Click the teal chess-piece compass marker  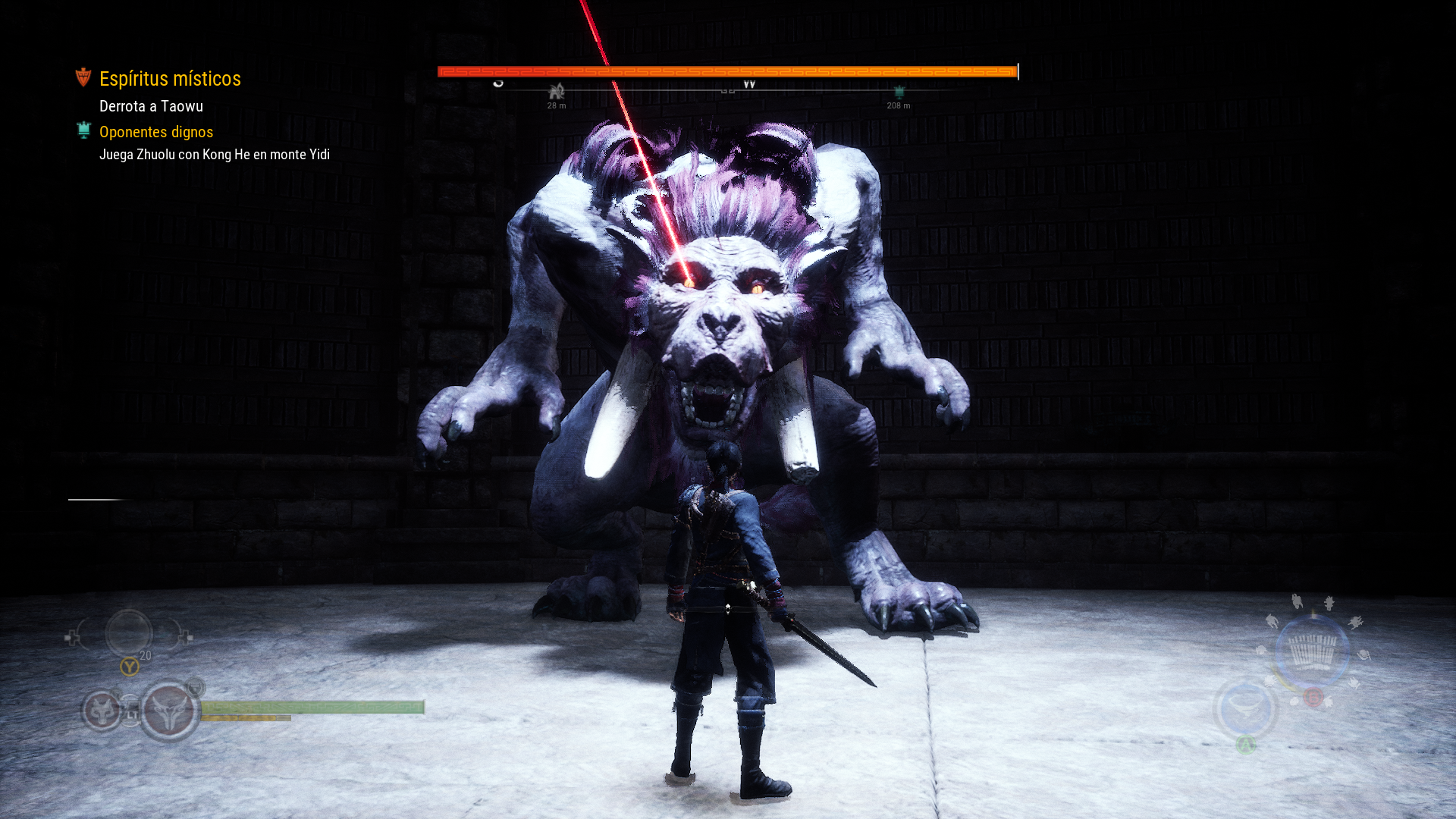[x=899, y=93]
